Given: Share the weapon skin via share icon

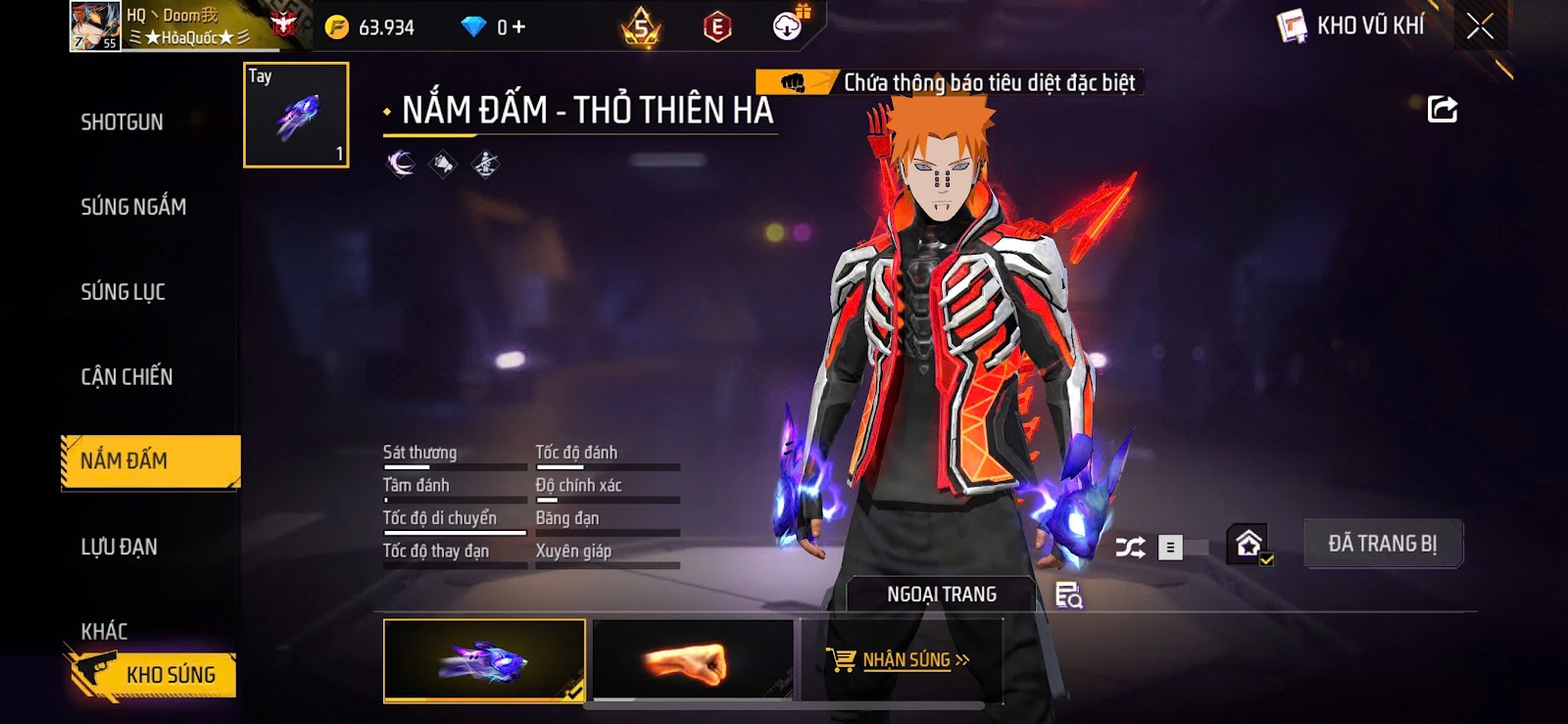Looking at the screenshot, I should (1442, 110).
